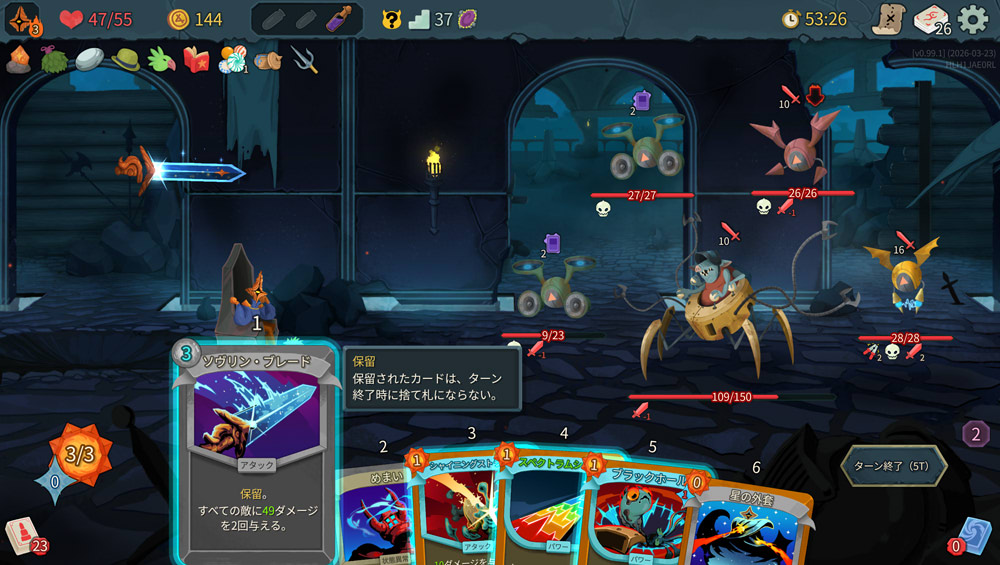Image resolution: width=1000 pixels, height=565 pixels.
Task: Click the character portrait icon
Action: 22,19
